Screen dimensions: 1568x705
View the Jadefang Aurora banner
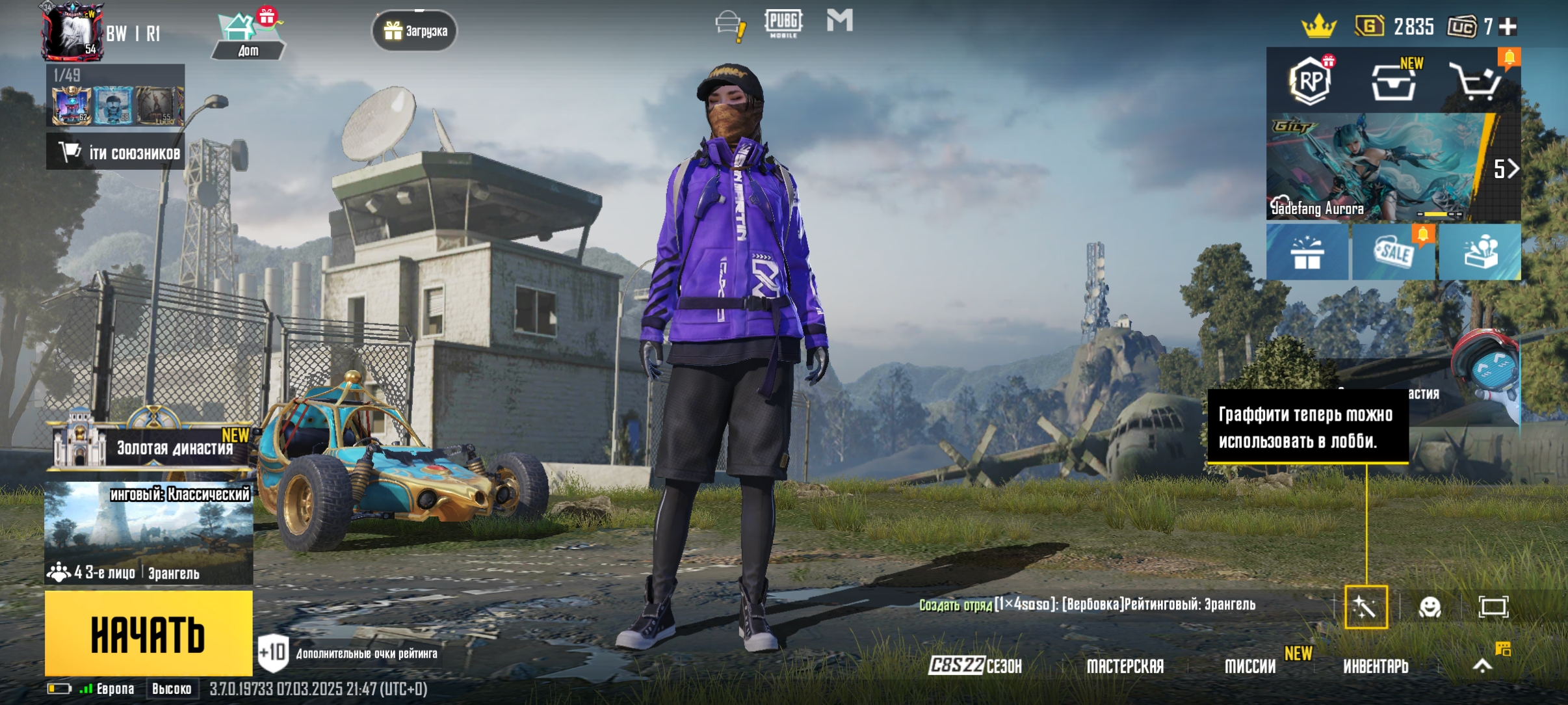coord(1378,168)
